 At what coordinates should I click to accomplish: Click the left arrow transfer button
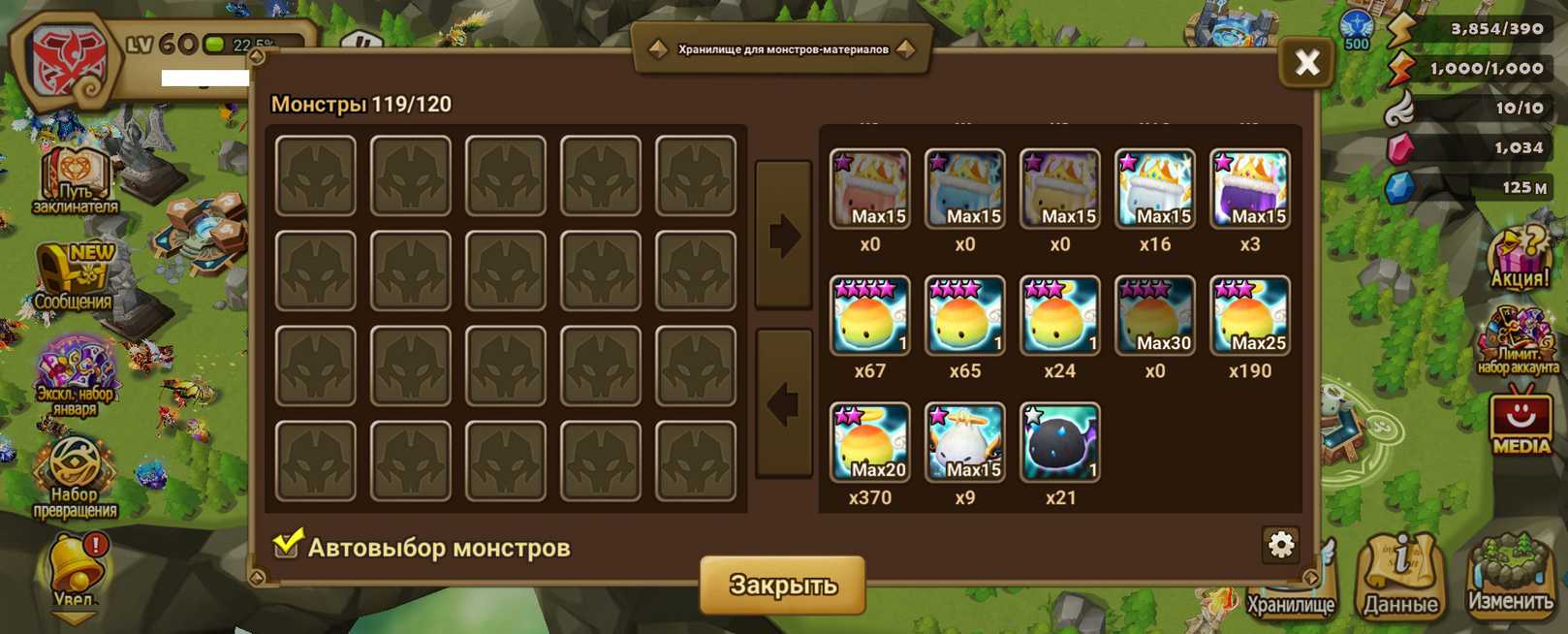point(783,403)
